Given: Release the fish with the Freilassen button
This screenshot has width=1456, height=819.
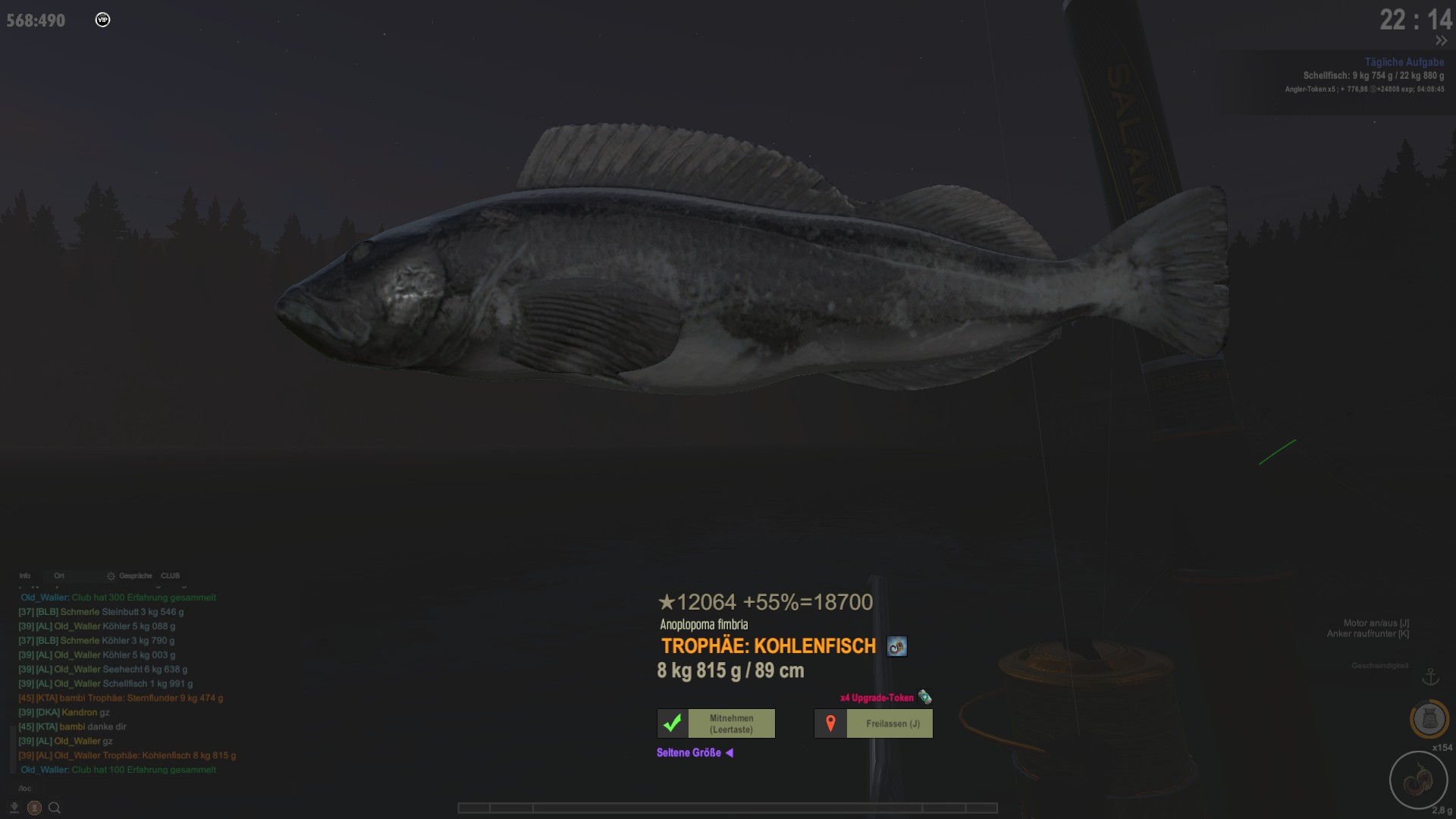Looking at the screenshot, I should tap(873, 723).
